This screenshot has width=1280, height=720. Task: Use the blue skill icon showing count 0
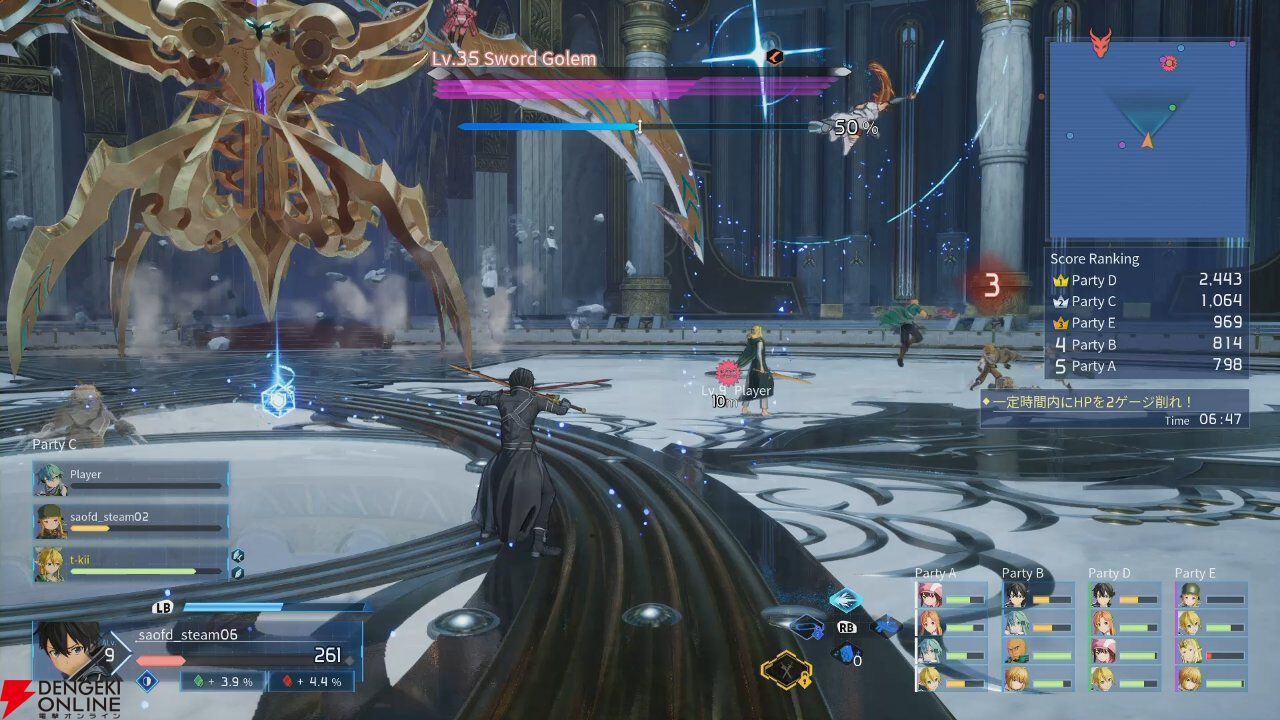(846, 655)
